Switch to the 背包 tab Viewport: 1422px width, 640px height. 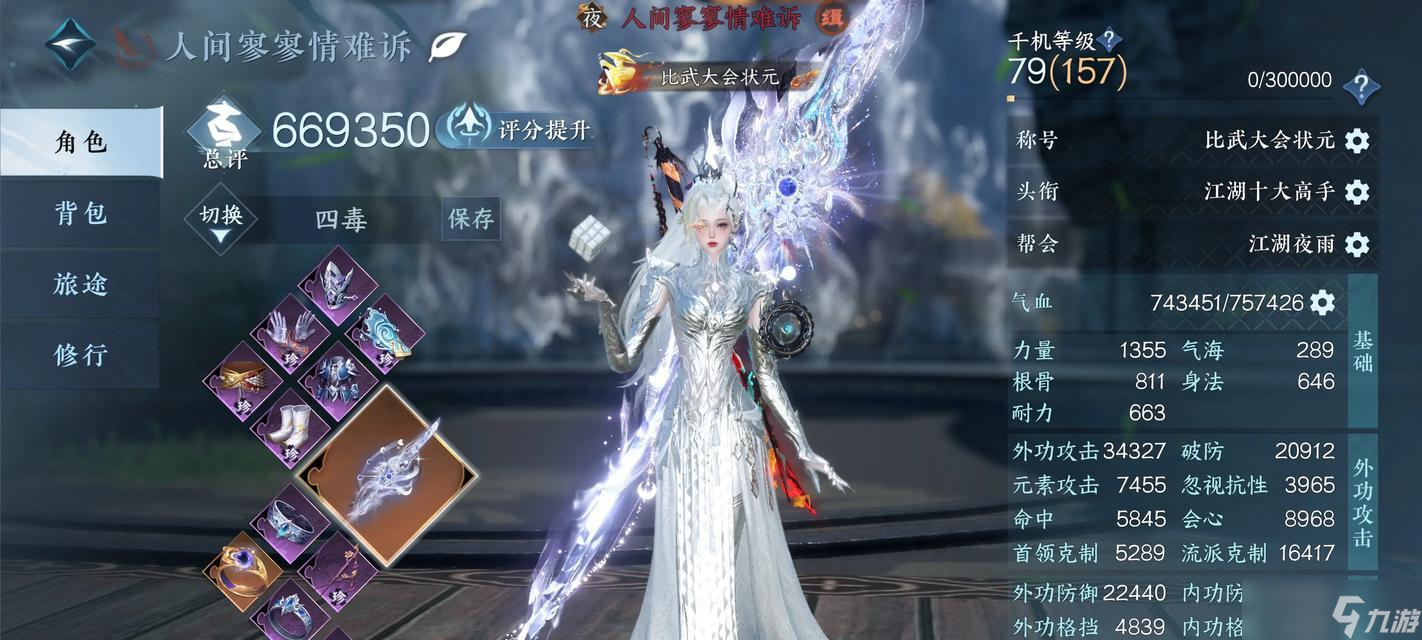pyautogui.click(x=80, y=213)
